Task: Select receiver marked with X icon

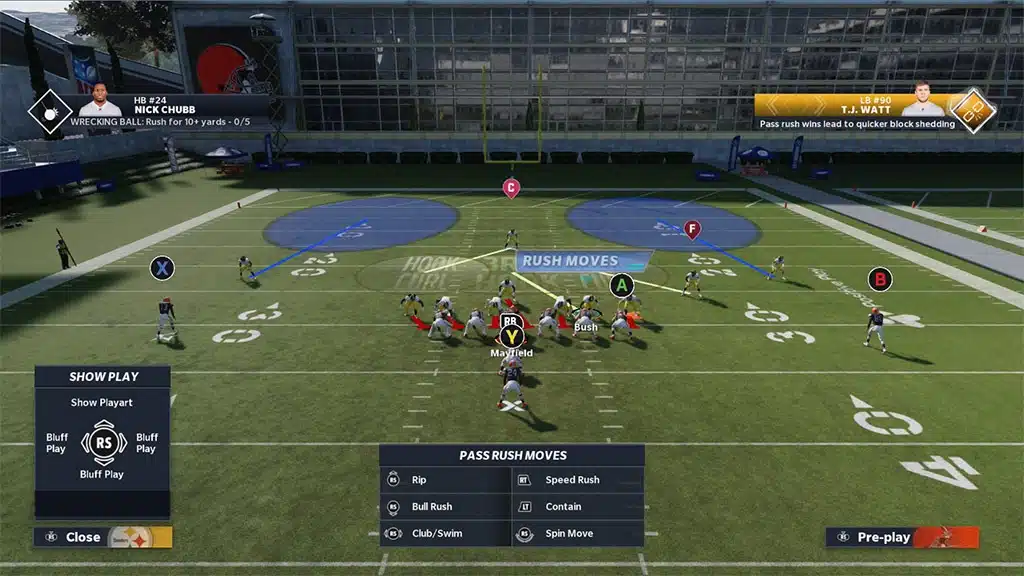Action: point(162,268)
